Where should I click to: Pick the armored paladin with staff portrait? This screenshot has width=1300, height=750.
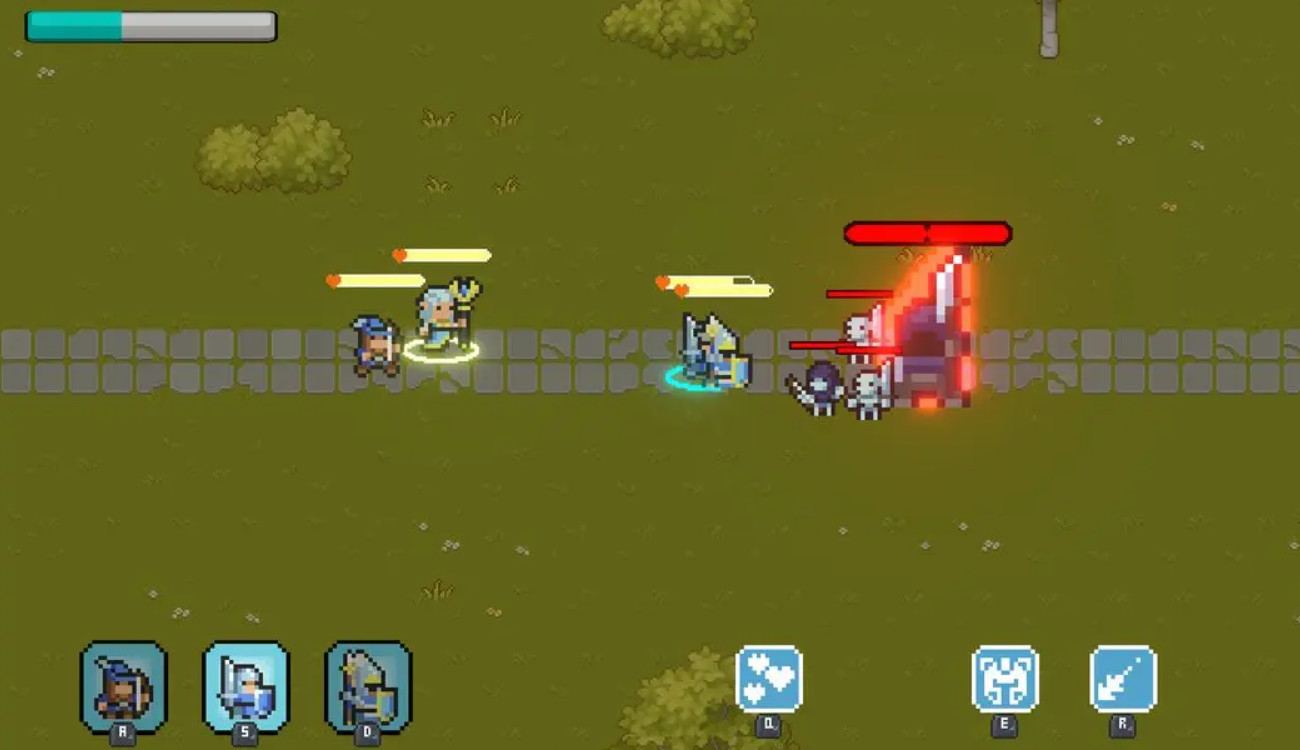[x=368, y=686]
